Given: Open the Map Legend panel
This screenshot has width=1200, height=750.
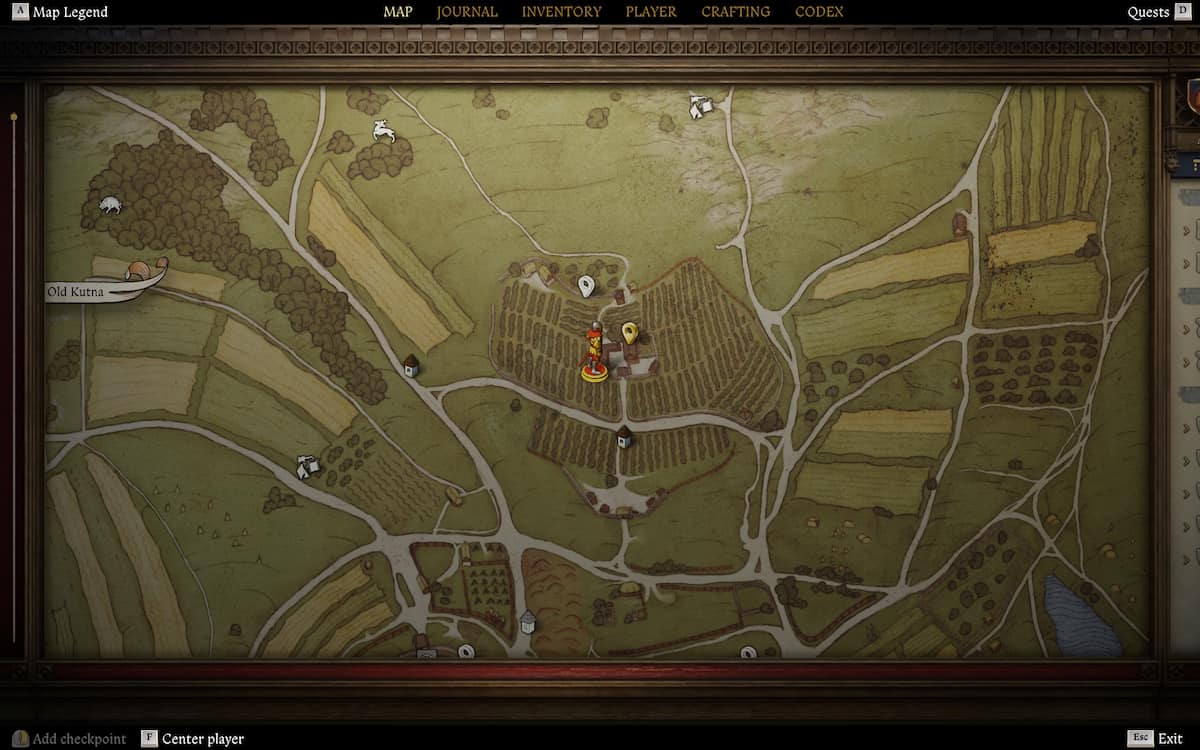Looking at the screenshot, I should tap(69, 12).
